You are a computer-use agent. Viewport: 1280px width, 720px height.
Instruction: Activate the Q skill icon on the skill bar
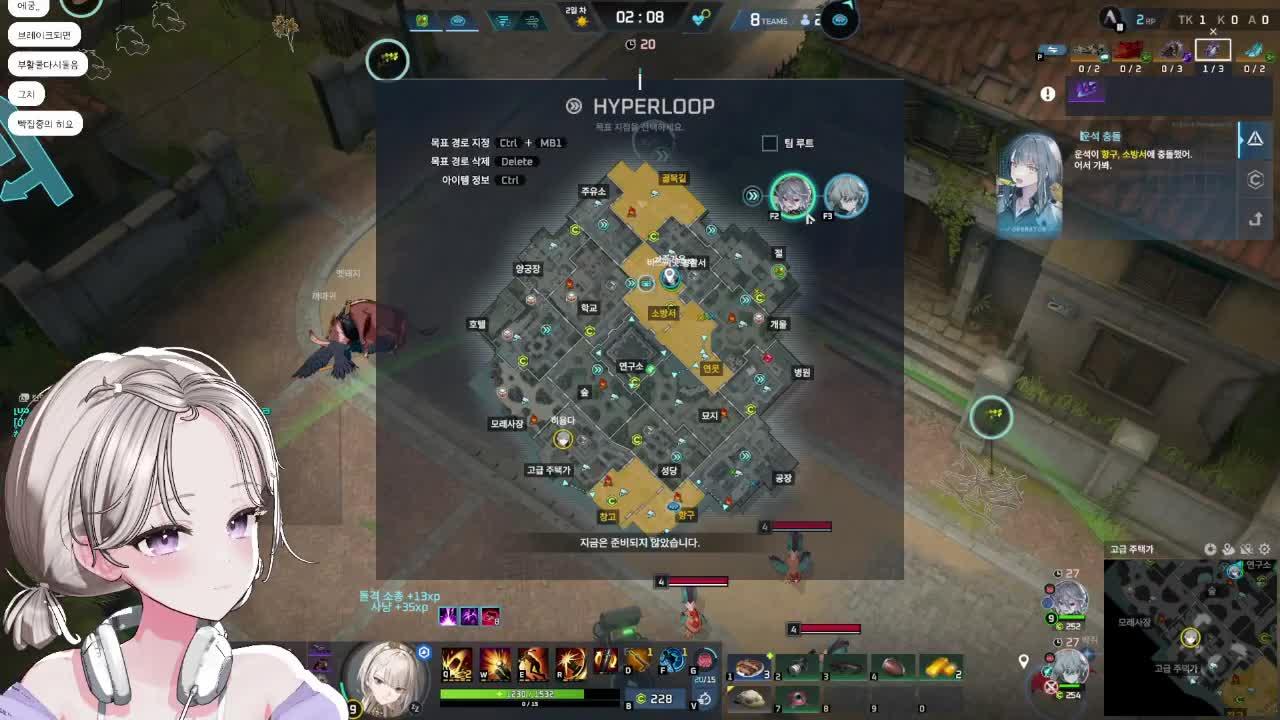coord(455,663)
